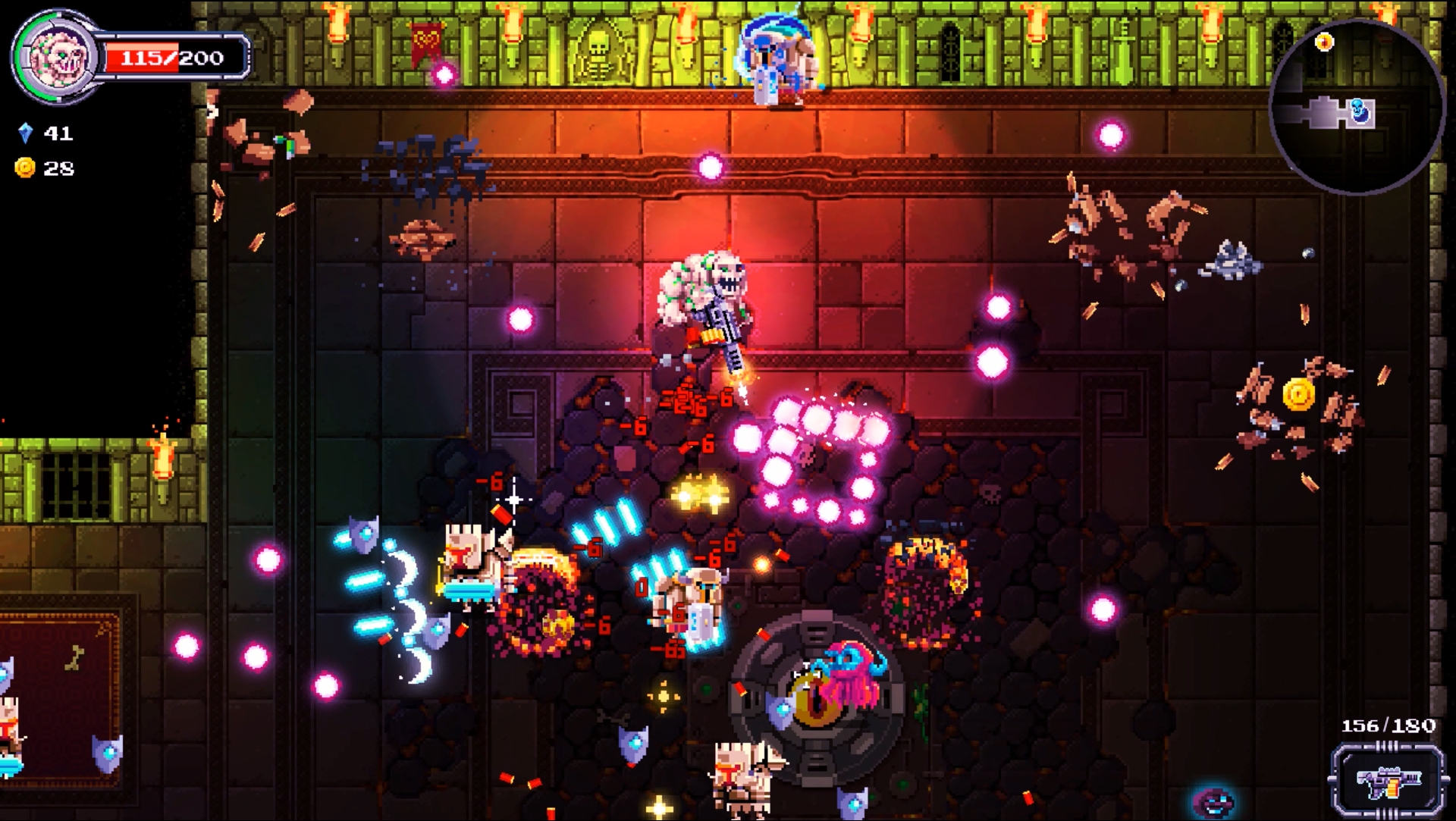
Task: Select the blue gem counter icon
Action: [x=25, y=133]
